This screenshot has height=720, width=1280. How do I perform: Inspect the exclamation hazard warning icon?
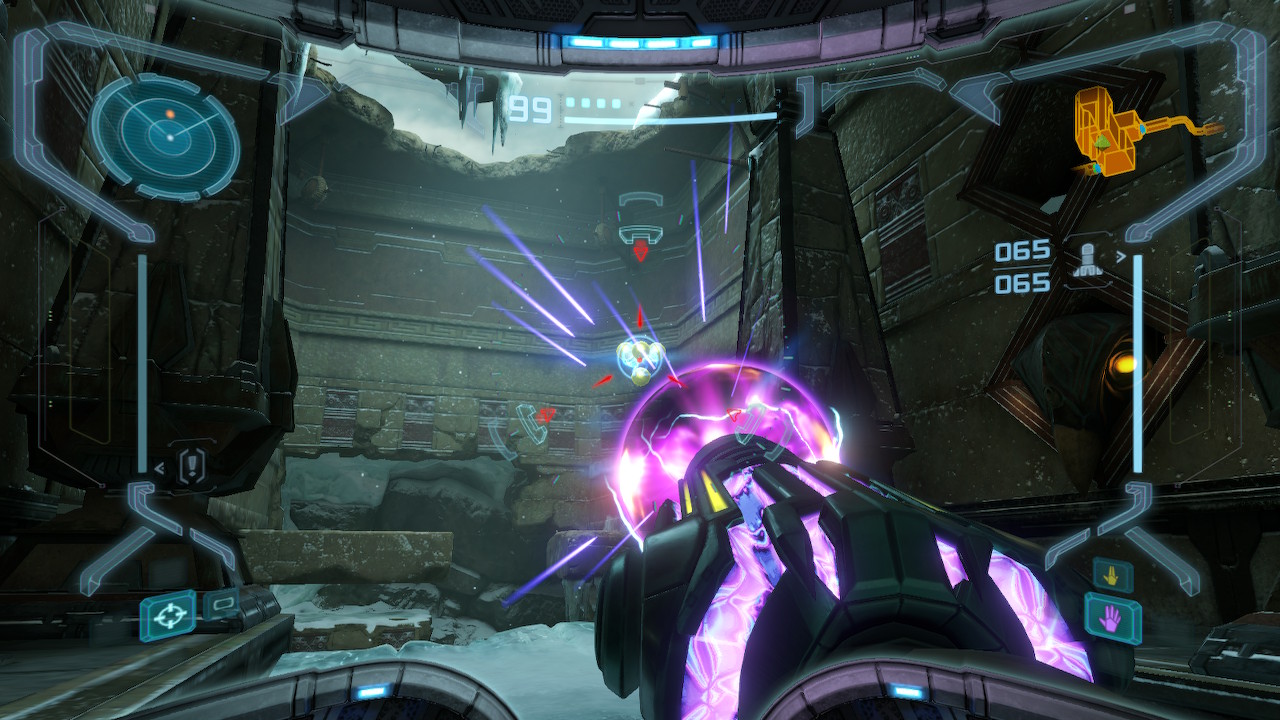coord(193,465)
